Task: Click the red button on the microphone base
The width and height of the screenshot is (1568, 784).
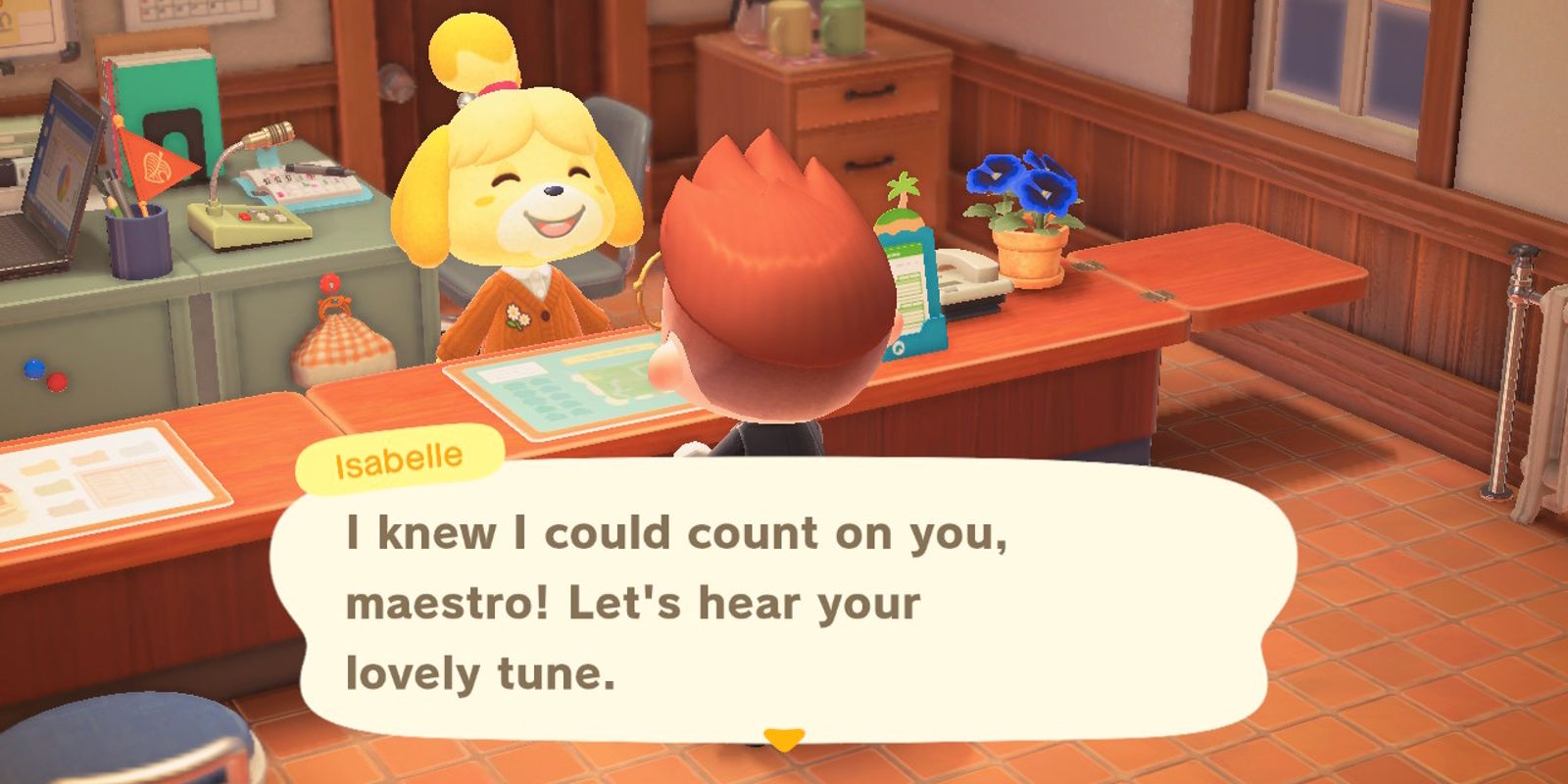Action: [x=245, y=216]
